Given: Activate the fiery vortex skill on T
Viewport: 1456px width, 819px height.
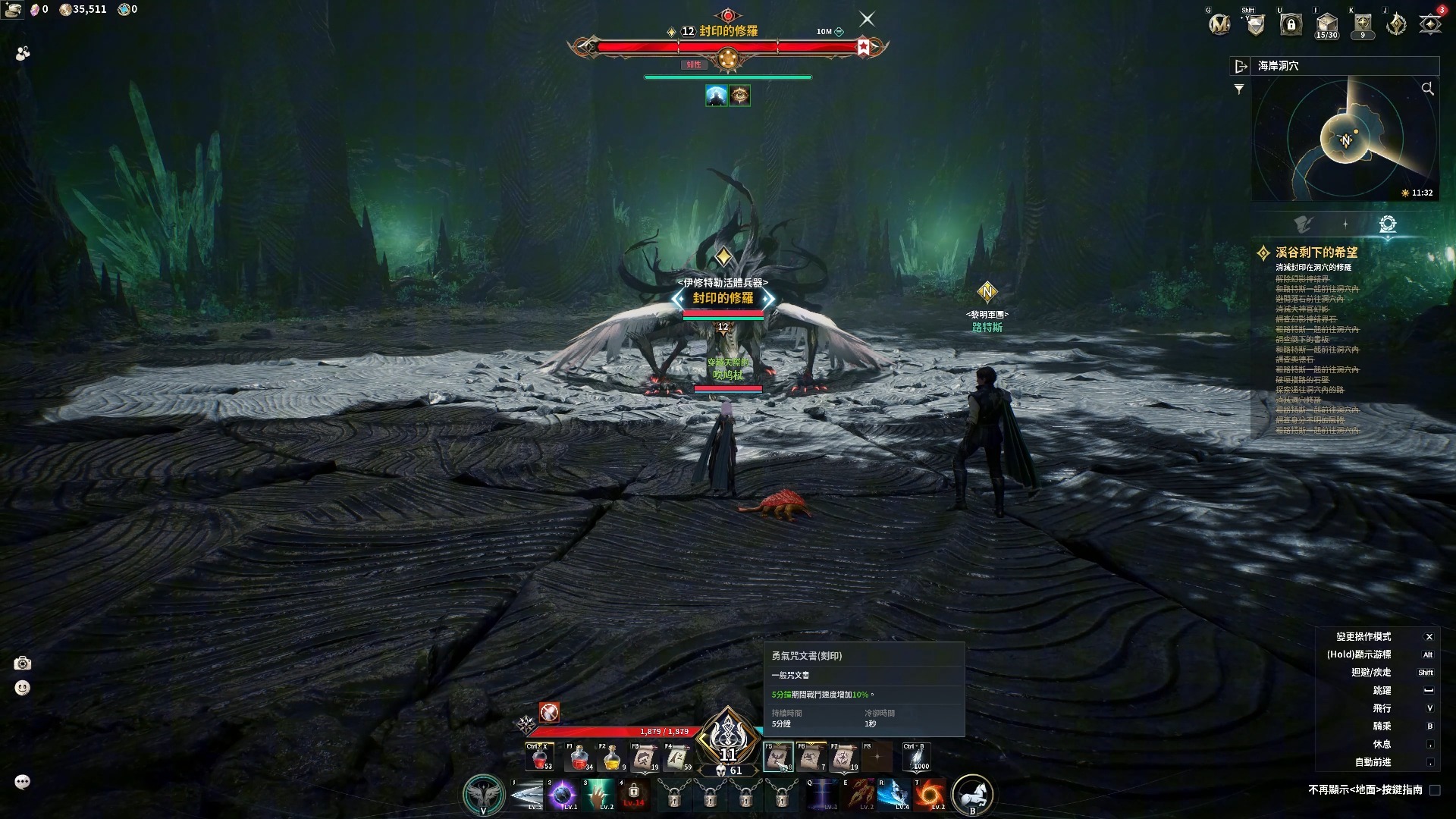Looking at the screenshot, I should click(929, 795).
